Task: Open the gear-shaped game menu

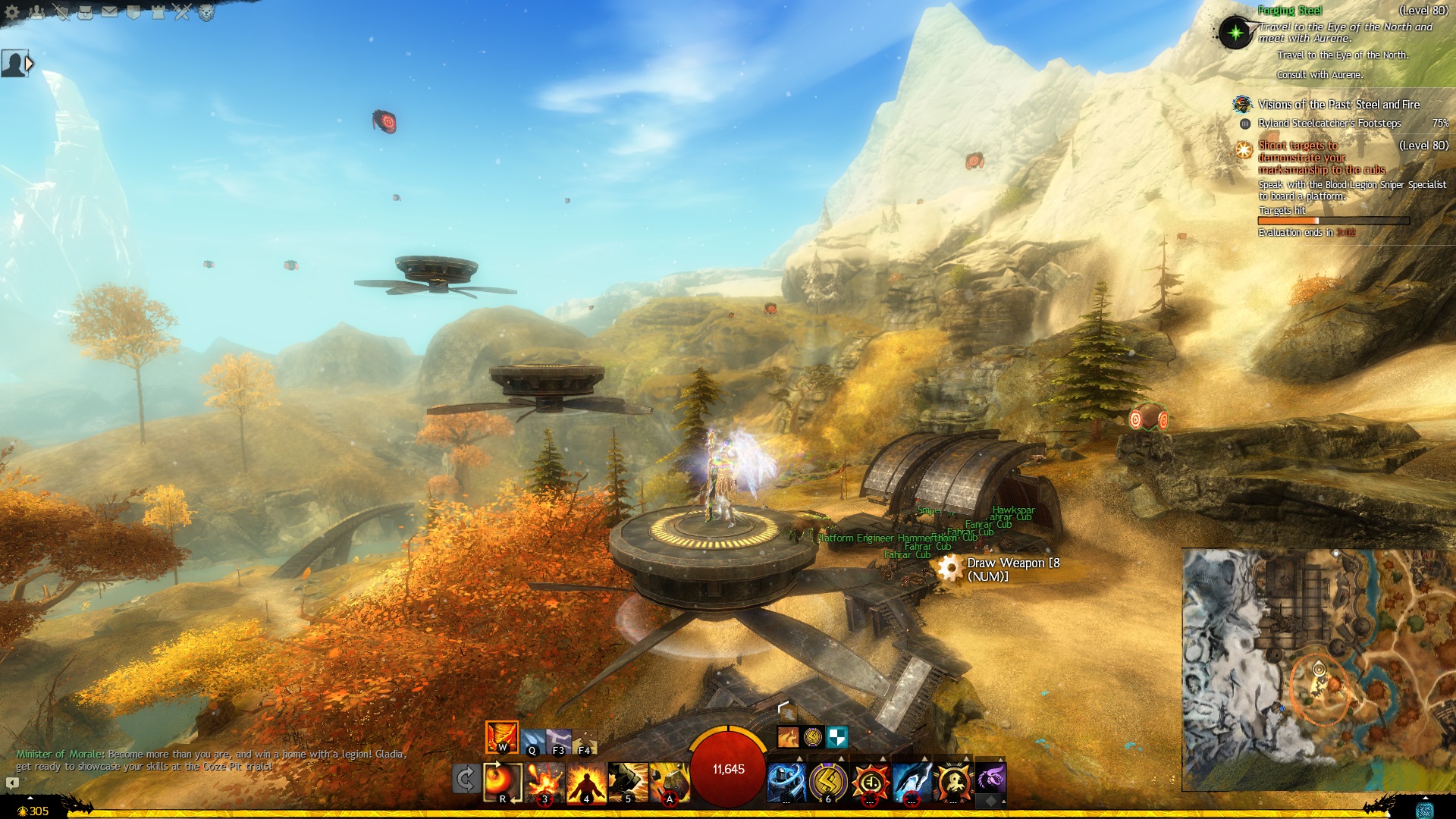Action: coord(12,12)
